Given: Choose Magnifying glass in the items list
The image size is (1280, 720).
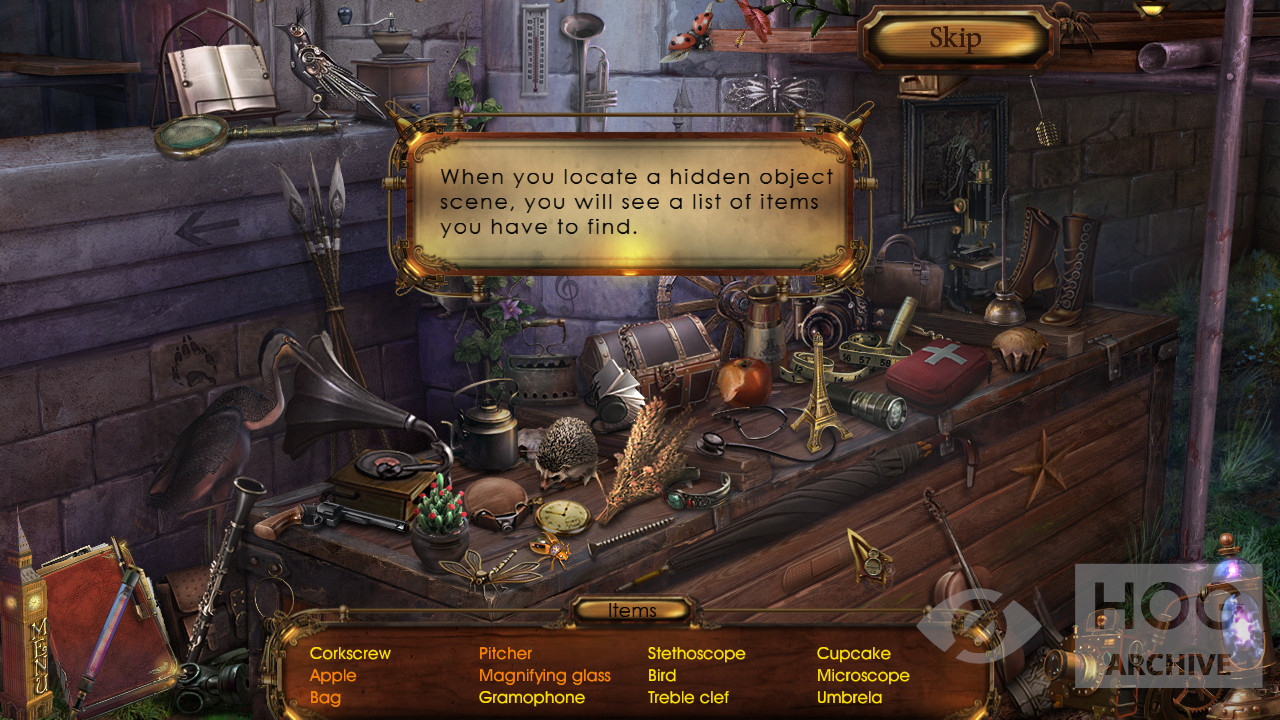Looking at the screenshot, I should 544,676.
